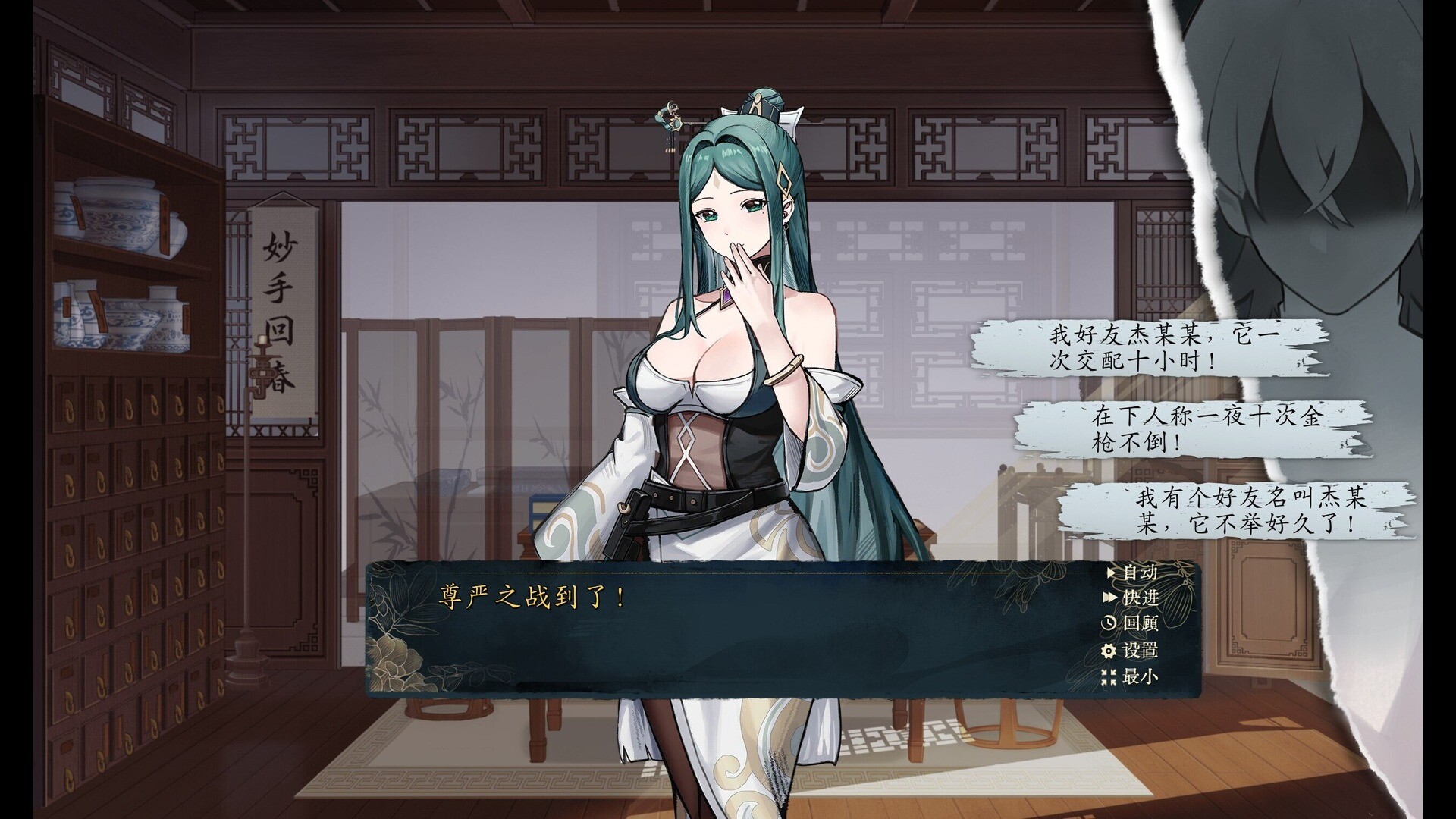1456x819 pixels.
Task: Advance the dialogue text 尊严之战到了
Action: click(x=529, y=599)
